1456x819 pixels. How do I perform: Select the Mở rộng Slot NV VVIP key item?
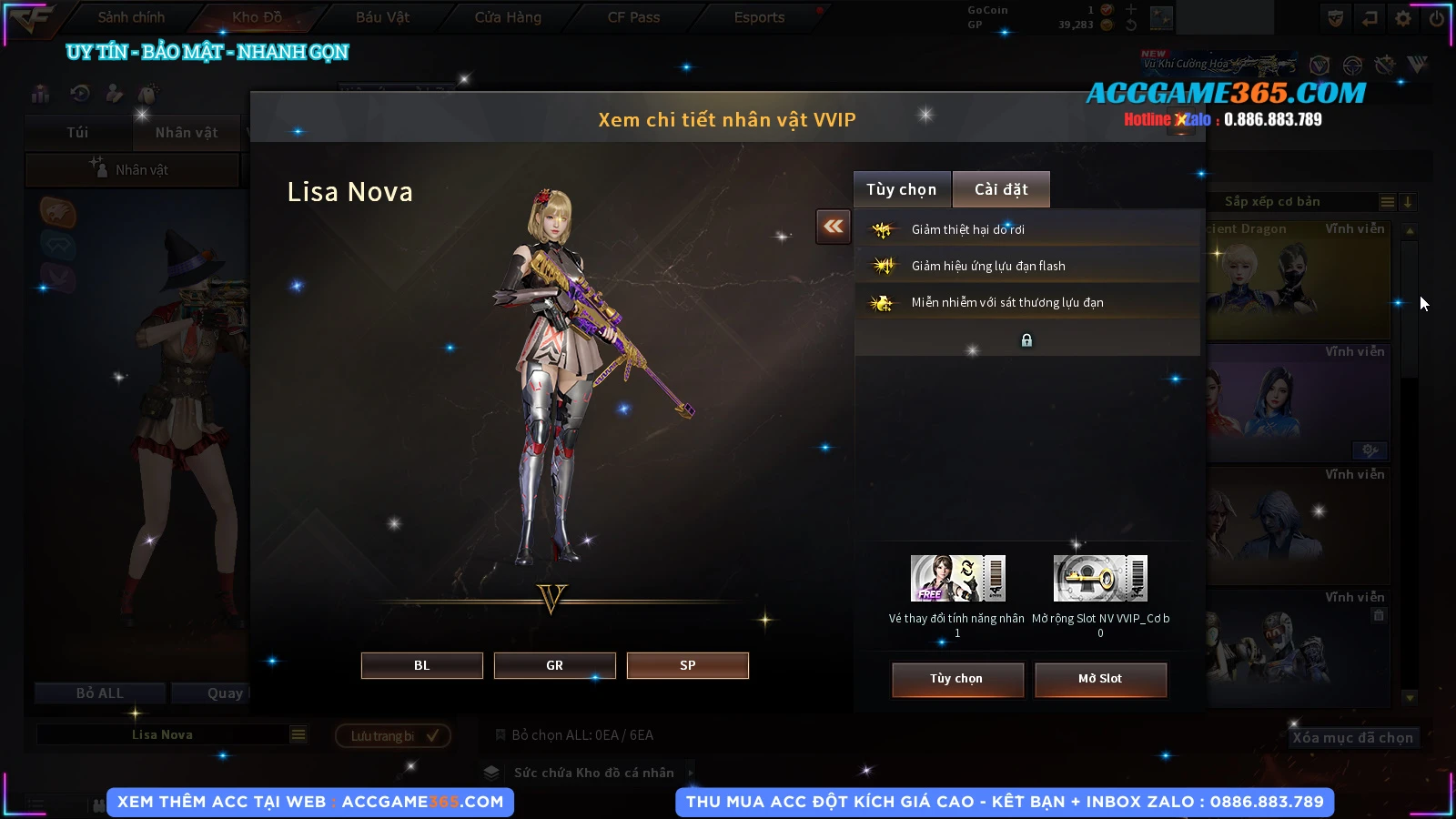[x=1100, y=579]
